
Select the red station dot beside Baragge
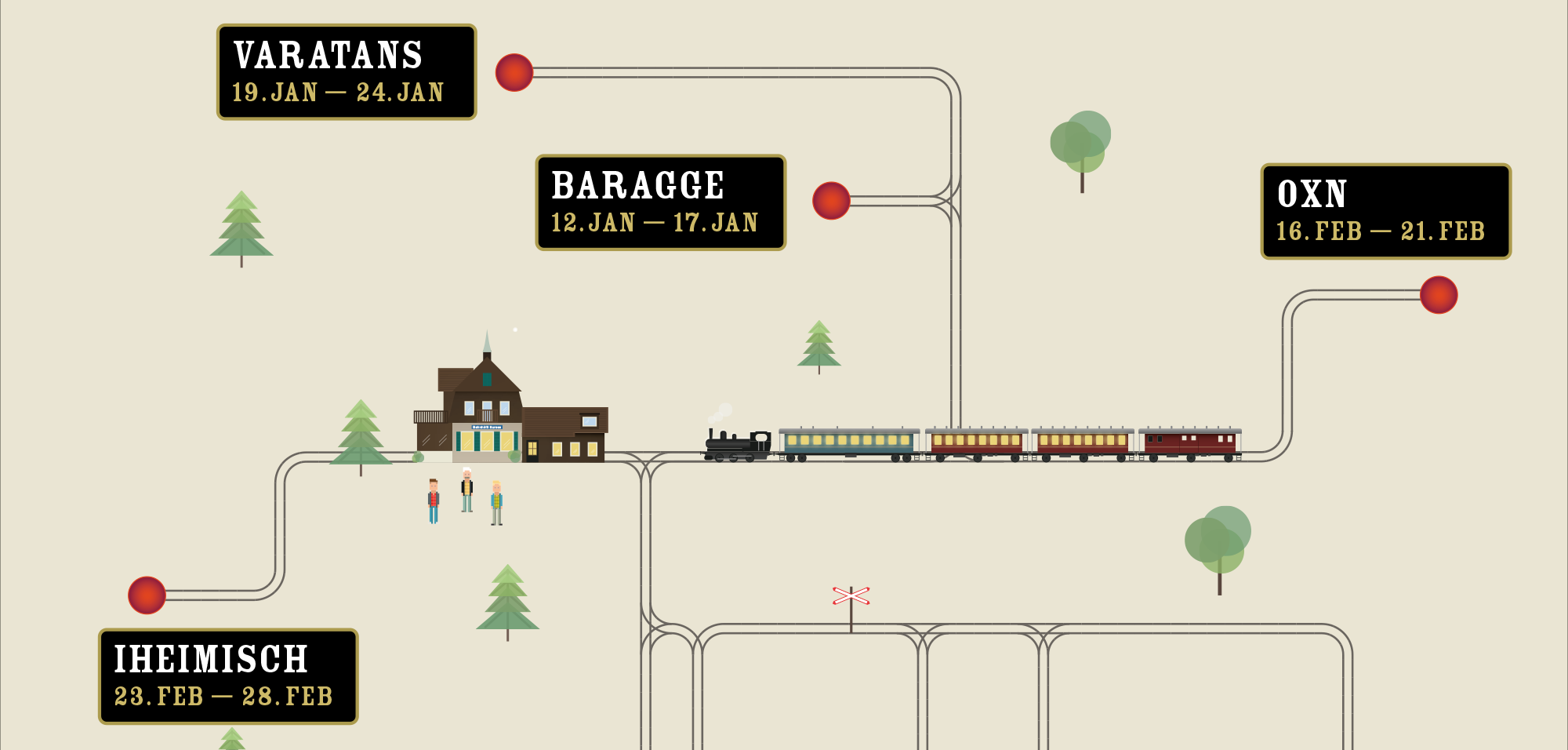tap(831, 201)
